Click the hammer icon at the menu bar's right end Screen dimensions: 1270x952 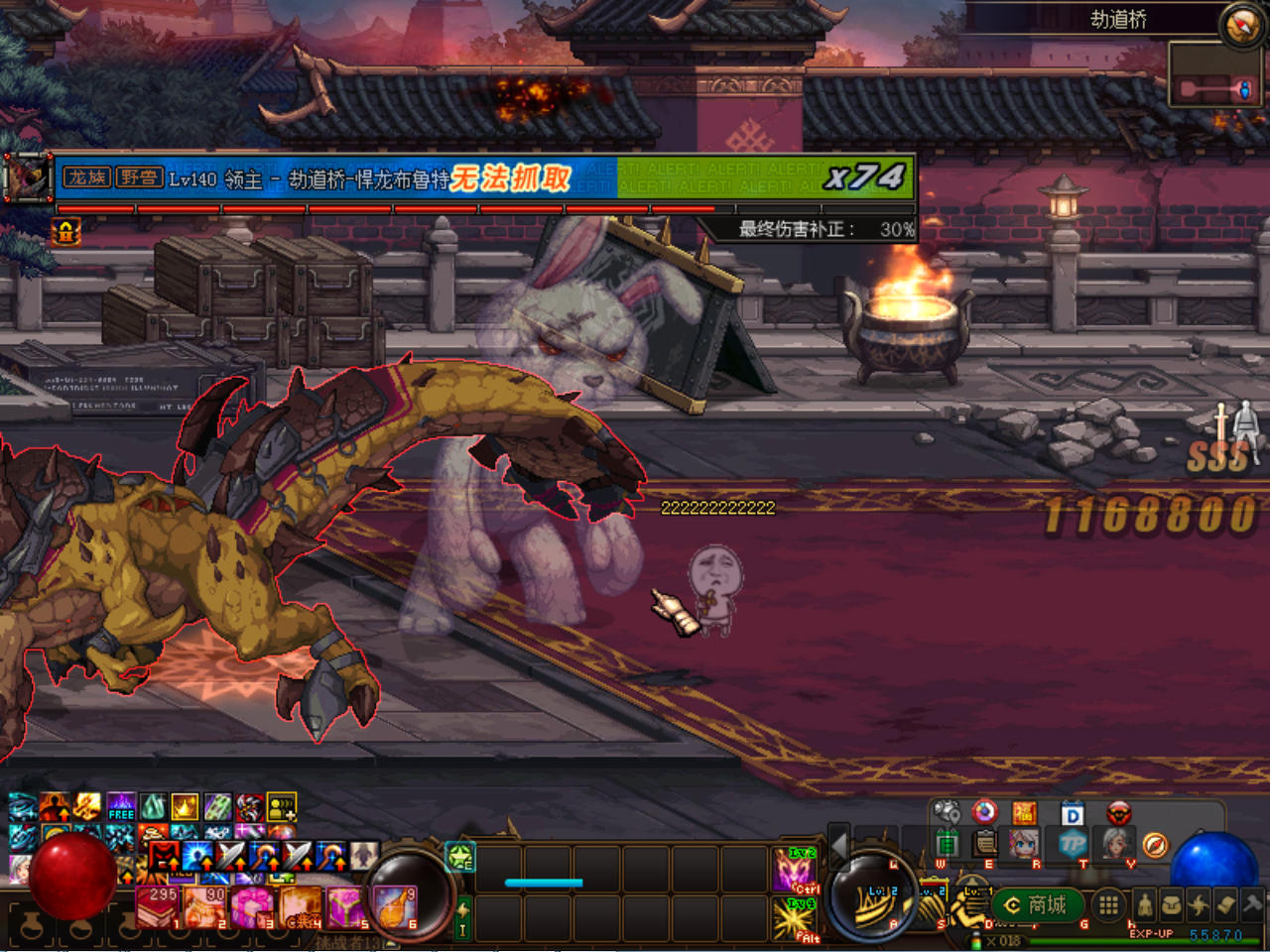coord(1253,904)
